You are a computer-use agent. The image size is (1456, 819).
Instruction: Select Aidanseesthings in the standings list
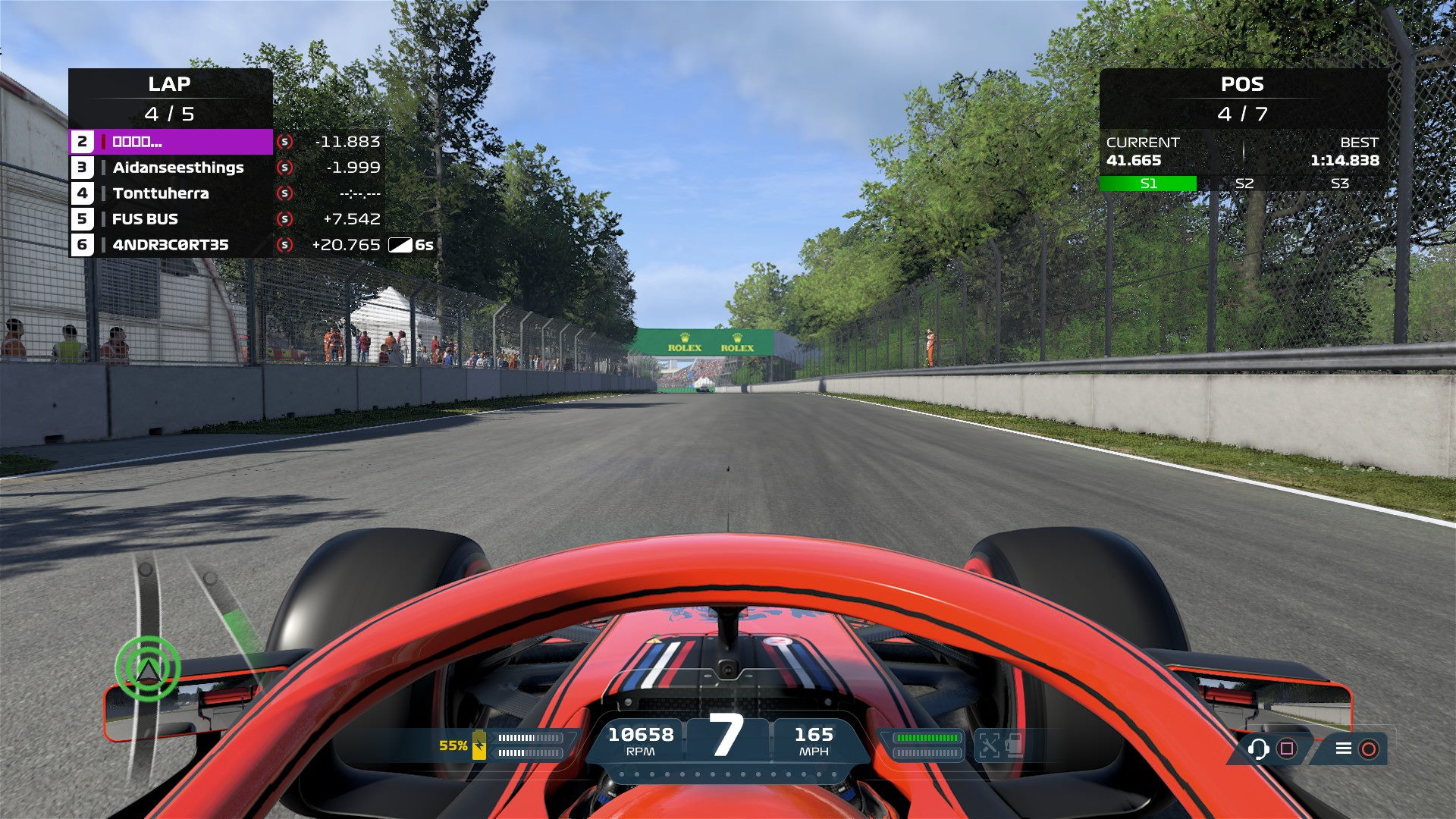(x=177, y=168)
